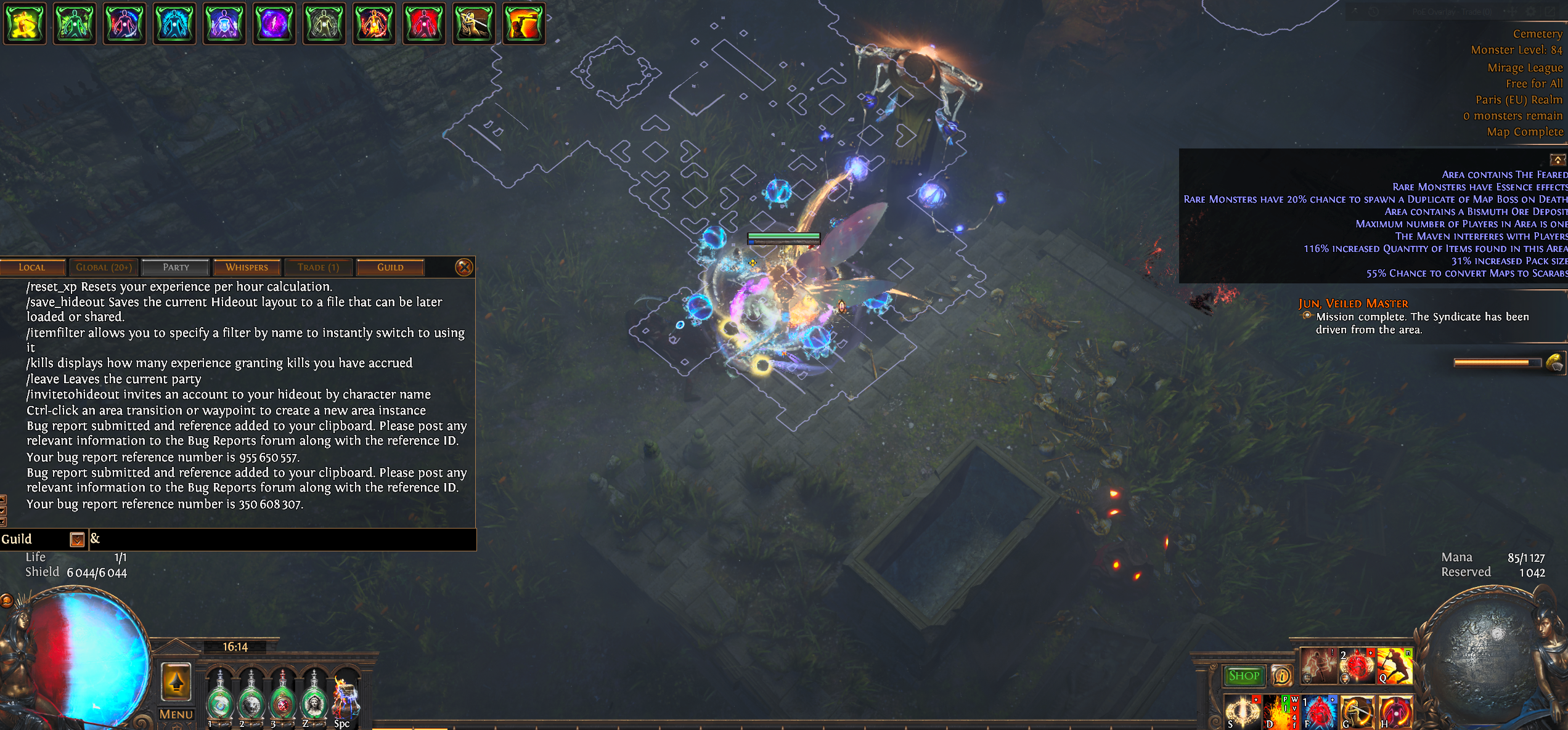This screenshot has height=730, width=1568.
Task: Close the chat window
Action: pyautogui.click(x=463, y=267)
